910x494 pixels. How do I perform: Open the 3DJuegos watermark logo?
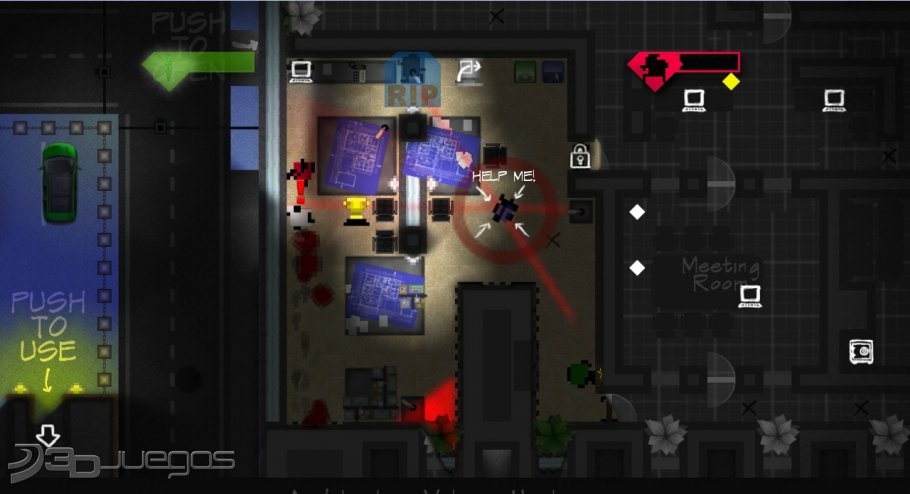pos(120,460)
